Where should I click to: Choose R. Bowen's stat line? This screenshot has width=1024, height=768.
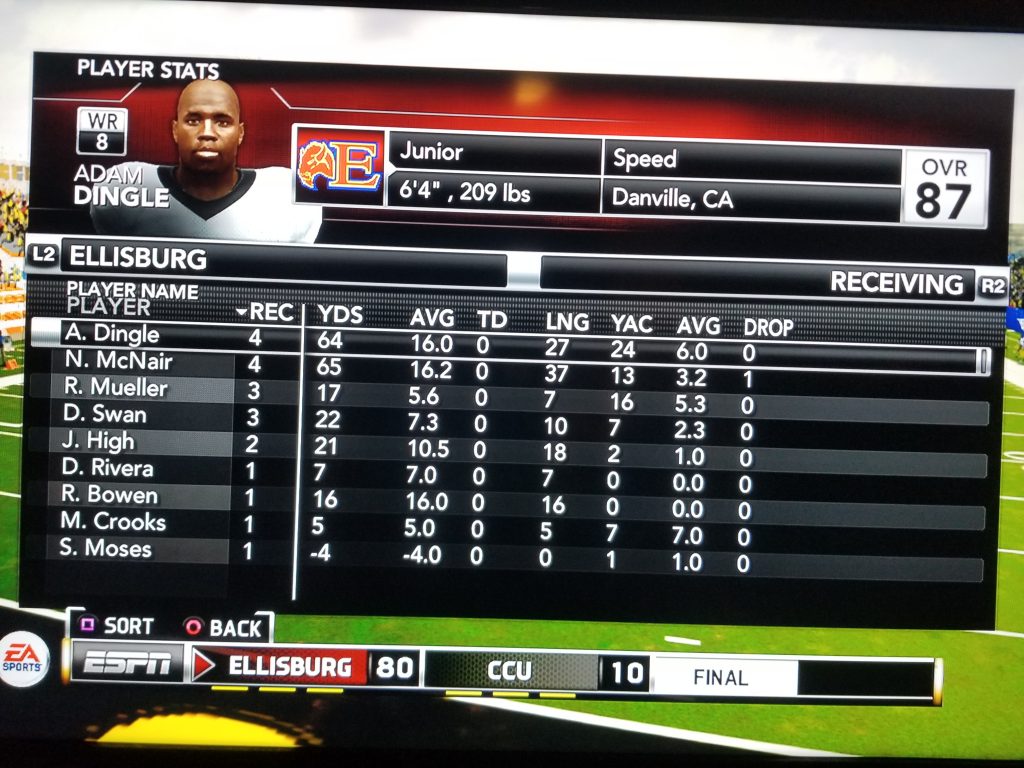(108, 495)
